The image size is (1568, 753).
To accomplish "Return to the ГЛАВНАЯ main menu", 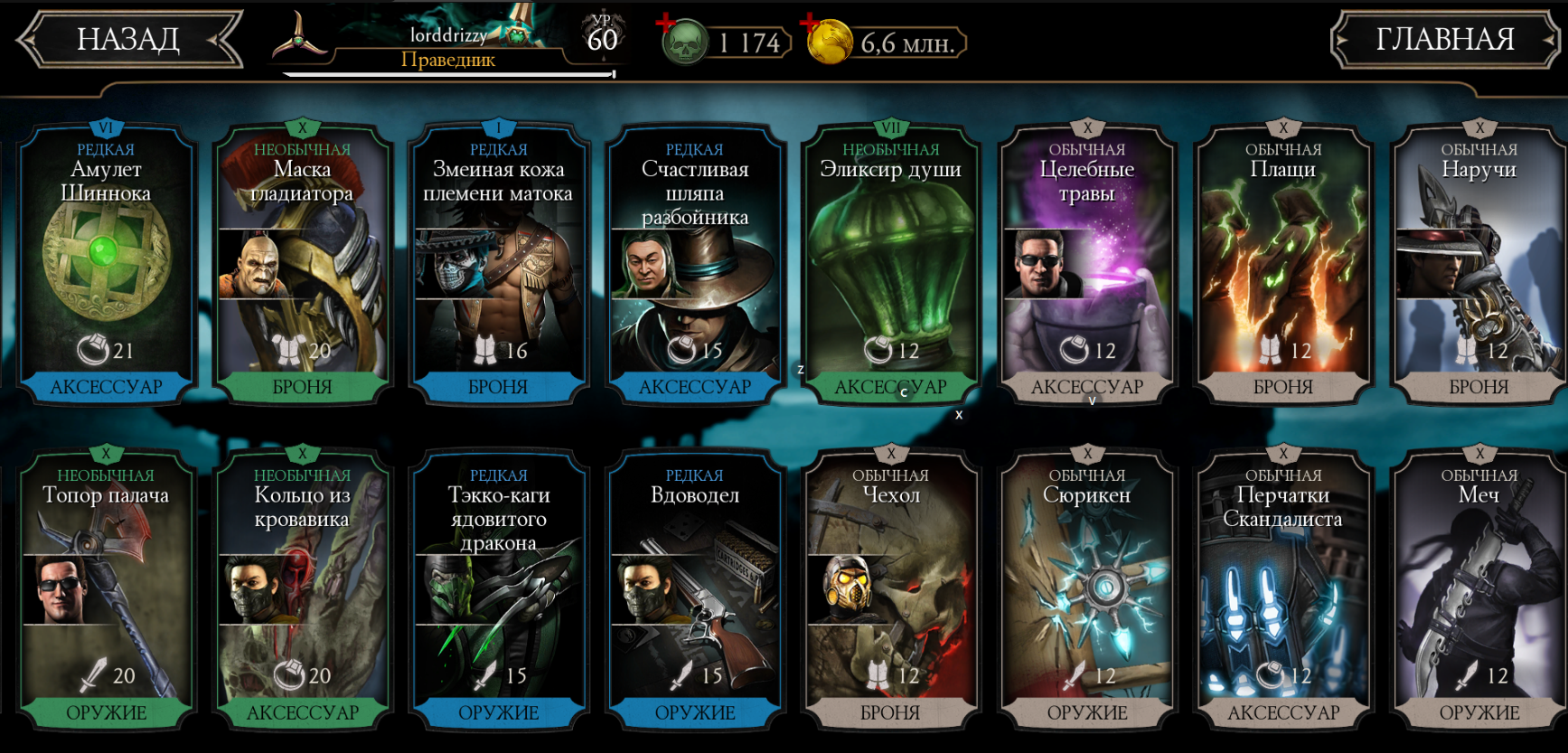I will pyautogui.click(x=1444, y=40).
